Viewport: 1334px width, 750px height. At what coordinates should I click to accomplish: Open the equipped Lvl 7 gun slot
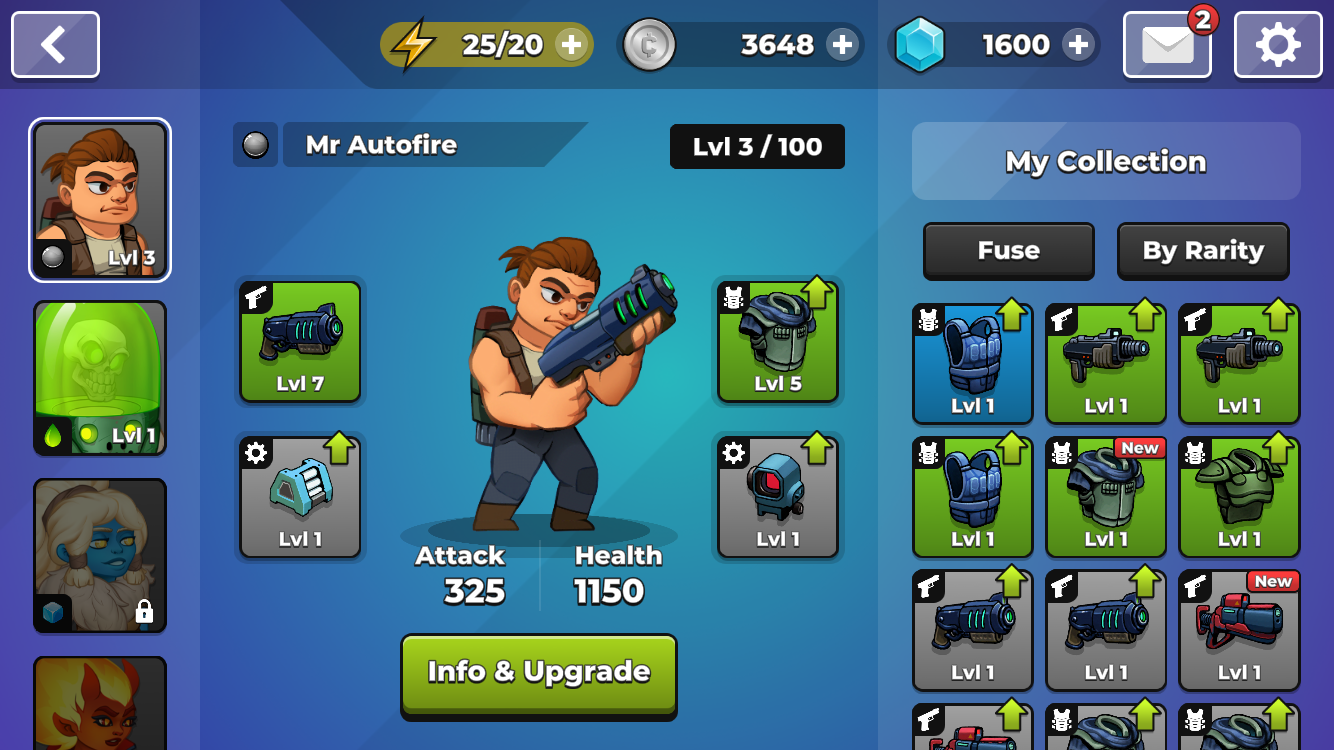point(300,342)
